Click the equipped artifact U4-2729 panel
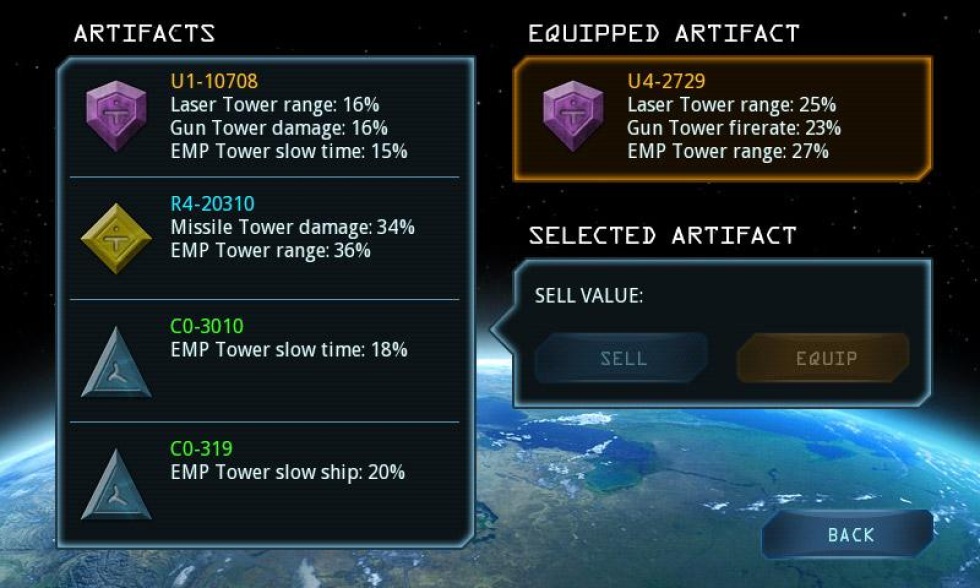980x588 pixels. click(x=722, y=117)
